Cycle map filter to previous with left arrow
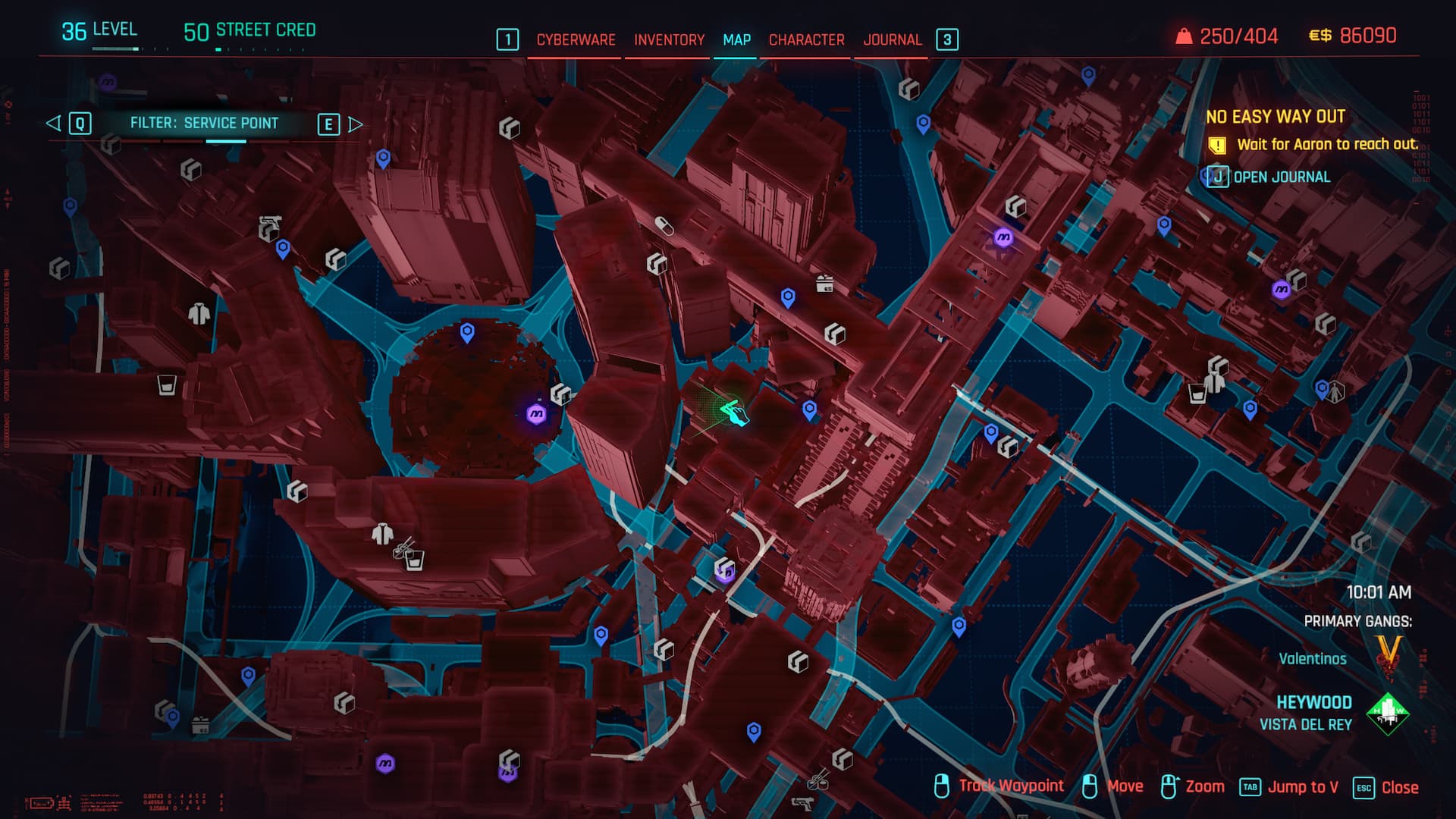 pos(54,123)
